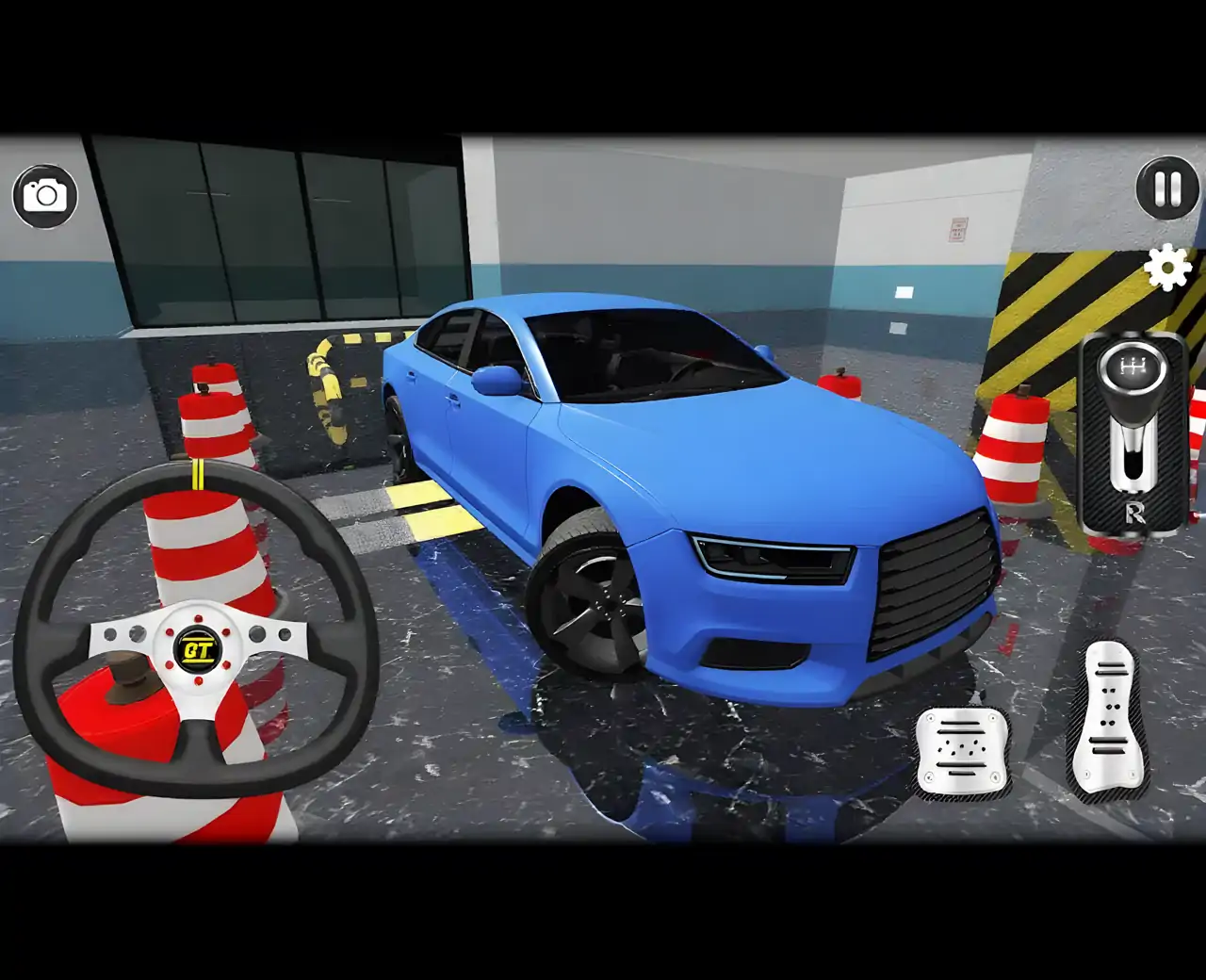Click the camera screenshot icon

coord(46,195)
